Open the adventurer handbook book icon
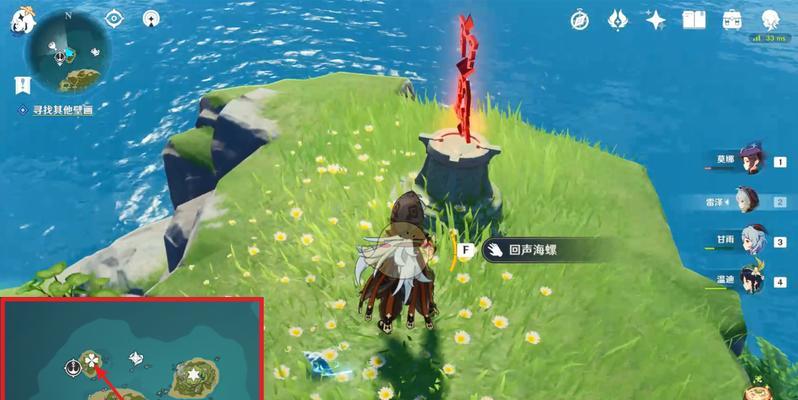The height and width of the screenshot is (400, 798). [x=694, y=19]
